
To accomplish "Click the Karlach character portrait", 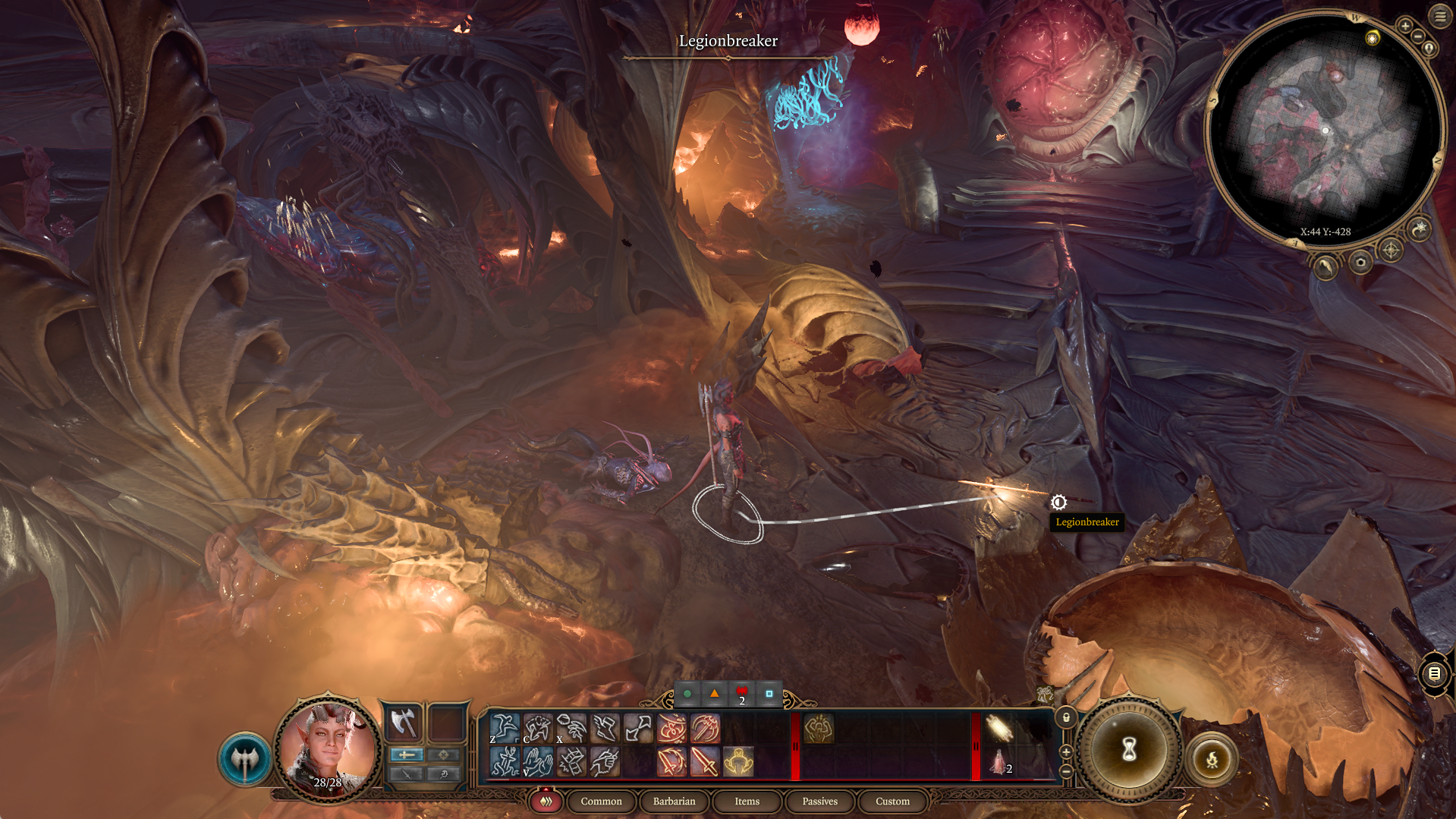I will [x=328, y=748].
